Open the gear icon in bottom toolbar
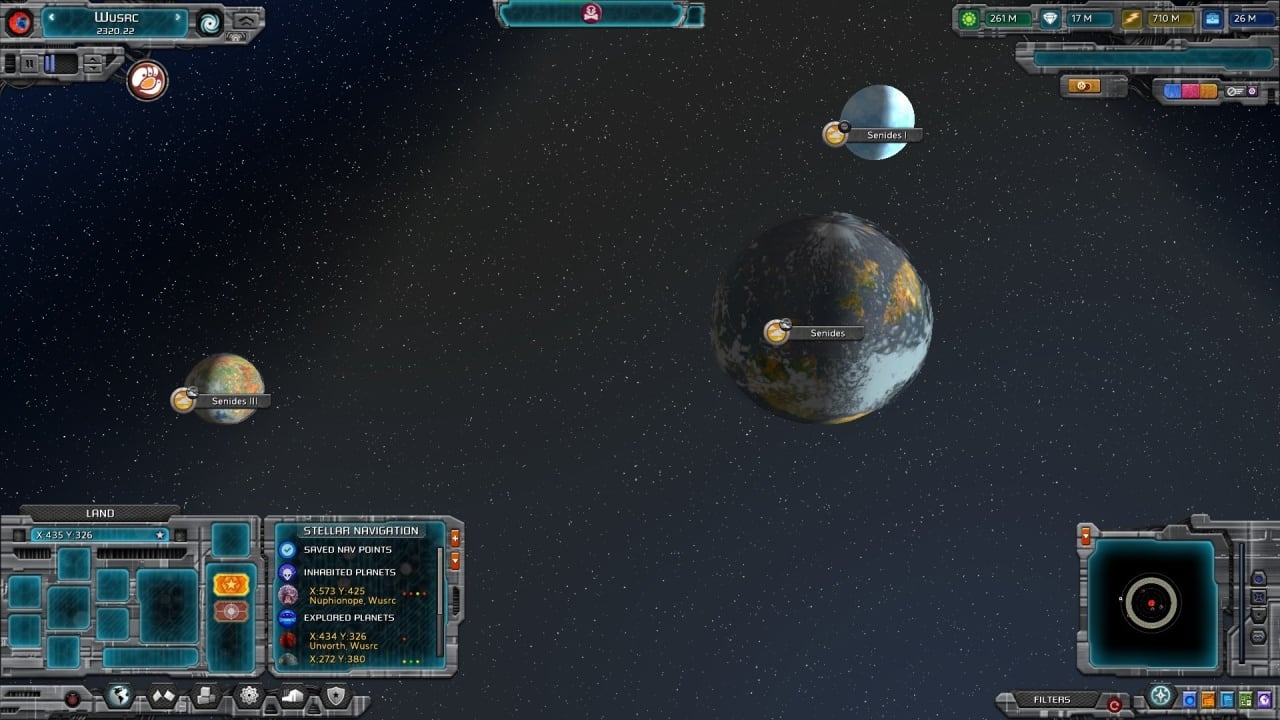This screenshot has width=1280, height=720. (249, 695)
